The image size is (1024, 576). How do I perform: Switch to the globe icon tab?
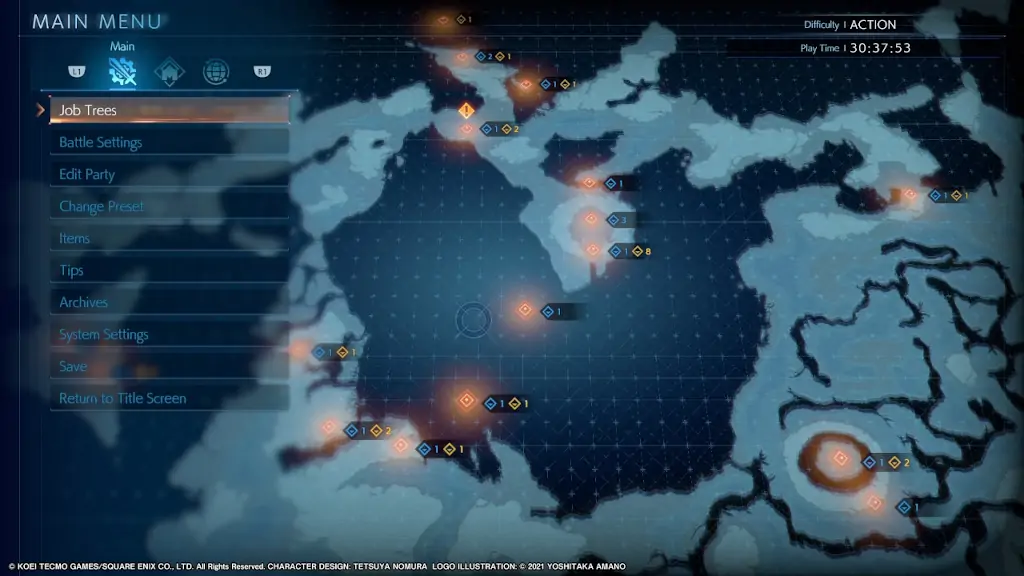pos(215,72)
